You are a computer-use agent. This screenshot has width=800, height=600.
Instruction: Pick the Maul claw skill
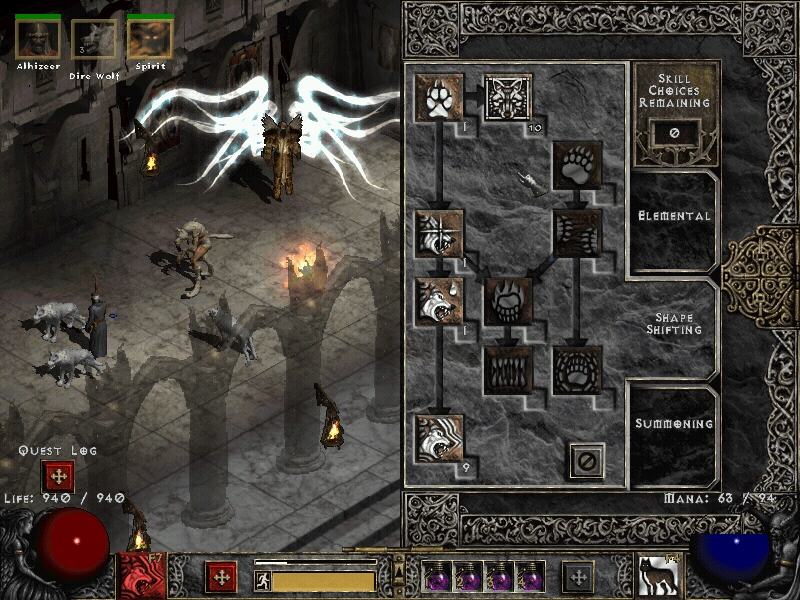[578, 233]
